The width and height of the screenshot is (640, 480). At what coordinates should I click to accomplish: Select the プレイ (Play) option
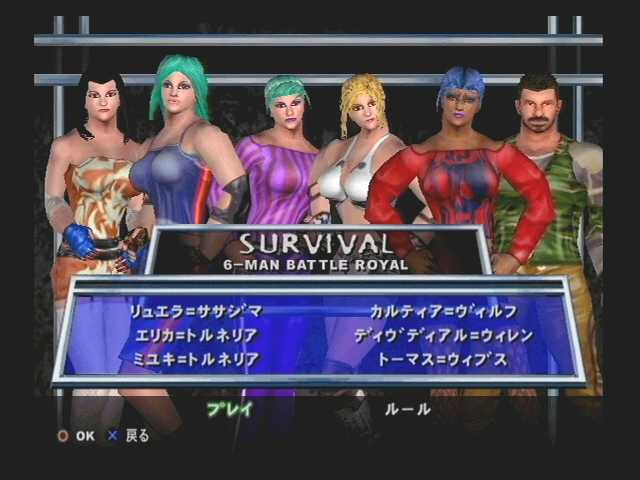pyautogui.click(x=229, y=409)
